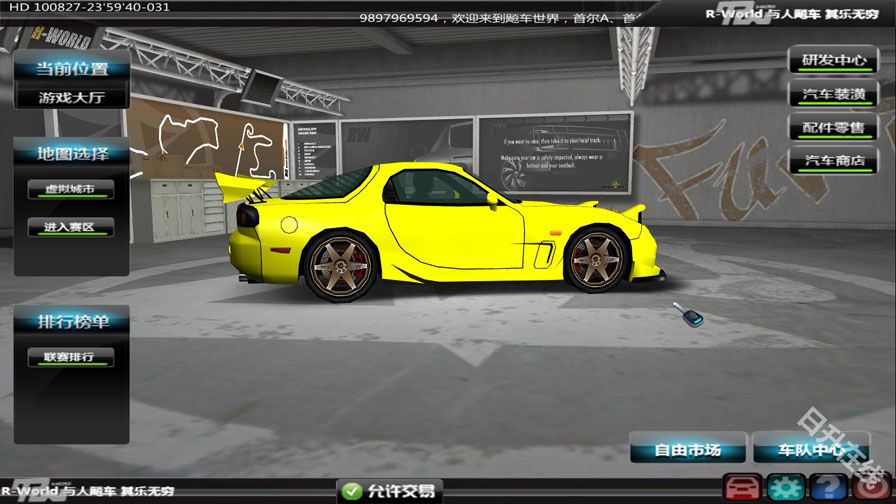Select the 虚拟城市 virtual city map
896x504 pixels.
[70, 190]
